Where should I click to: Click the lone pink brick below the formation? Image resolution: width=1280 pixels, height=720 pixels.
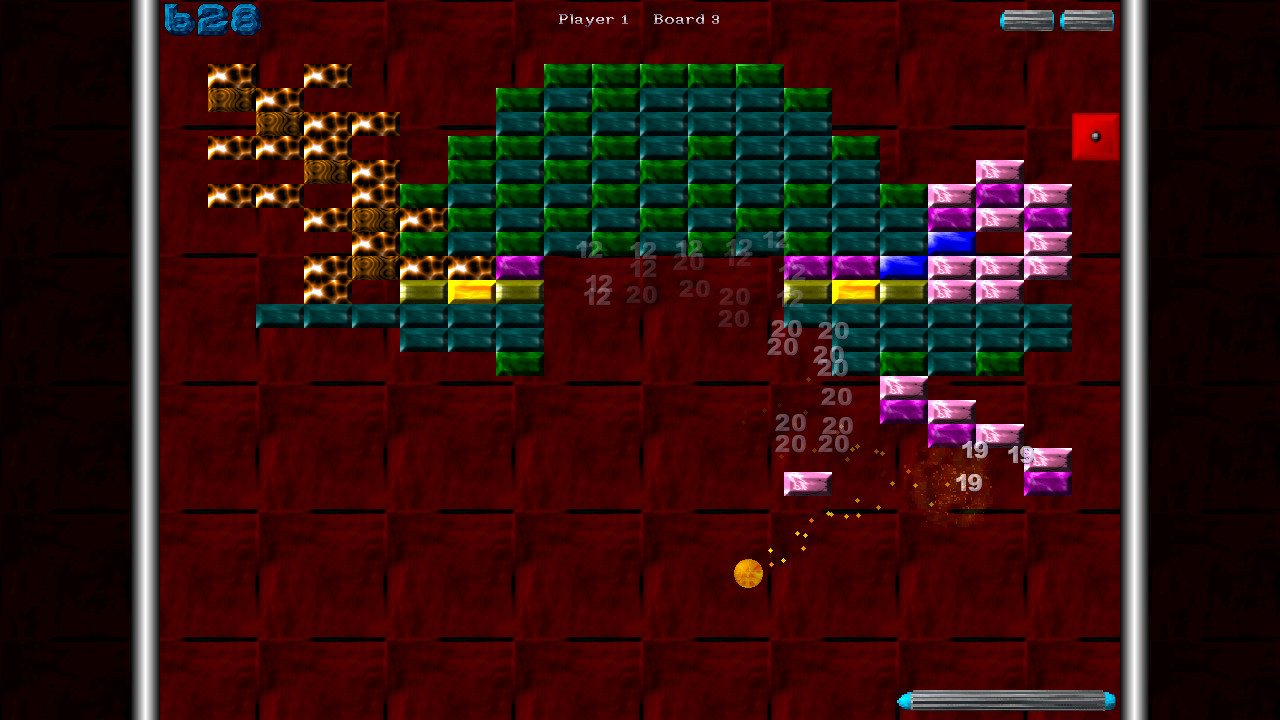coord(806,482)
